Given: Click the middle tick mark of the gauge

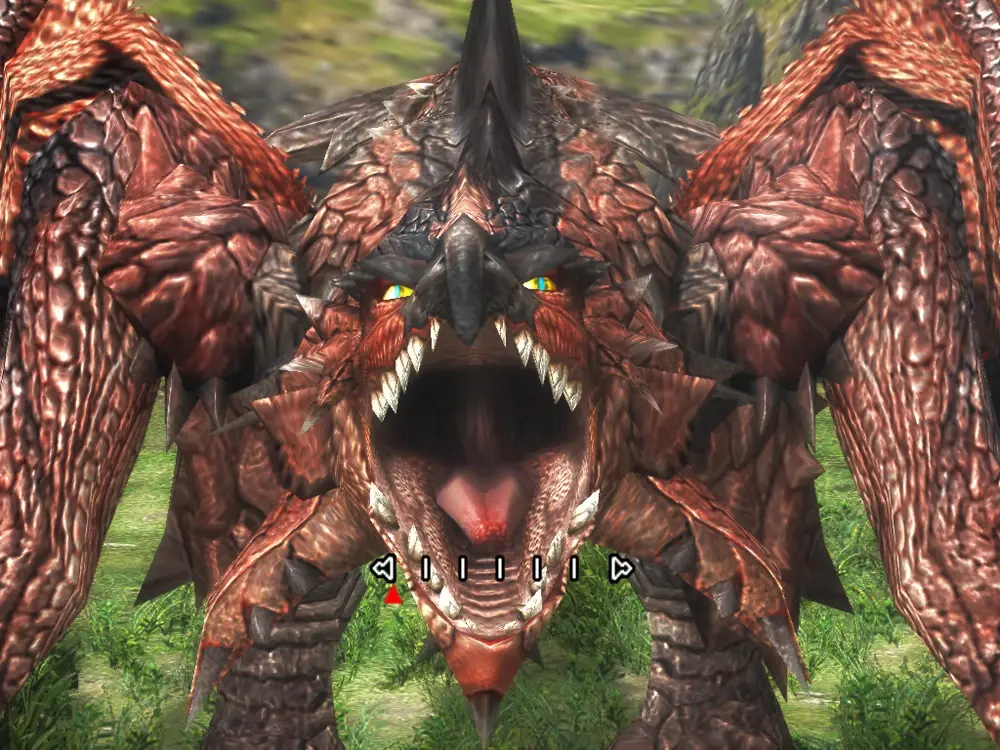Looking at the screenshot, I should (499, 569).
